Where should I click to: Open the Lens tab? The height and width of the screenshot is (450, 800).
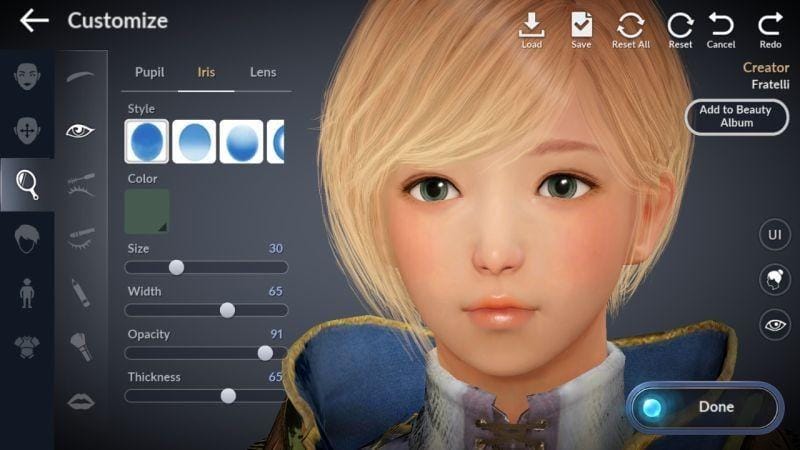click(263, 72)
